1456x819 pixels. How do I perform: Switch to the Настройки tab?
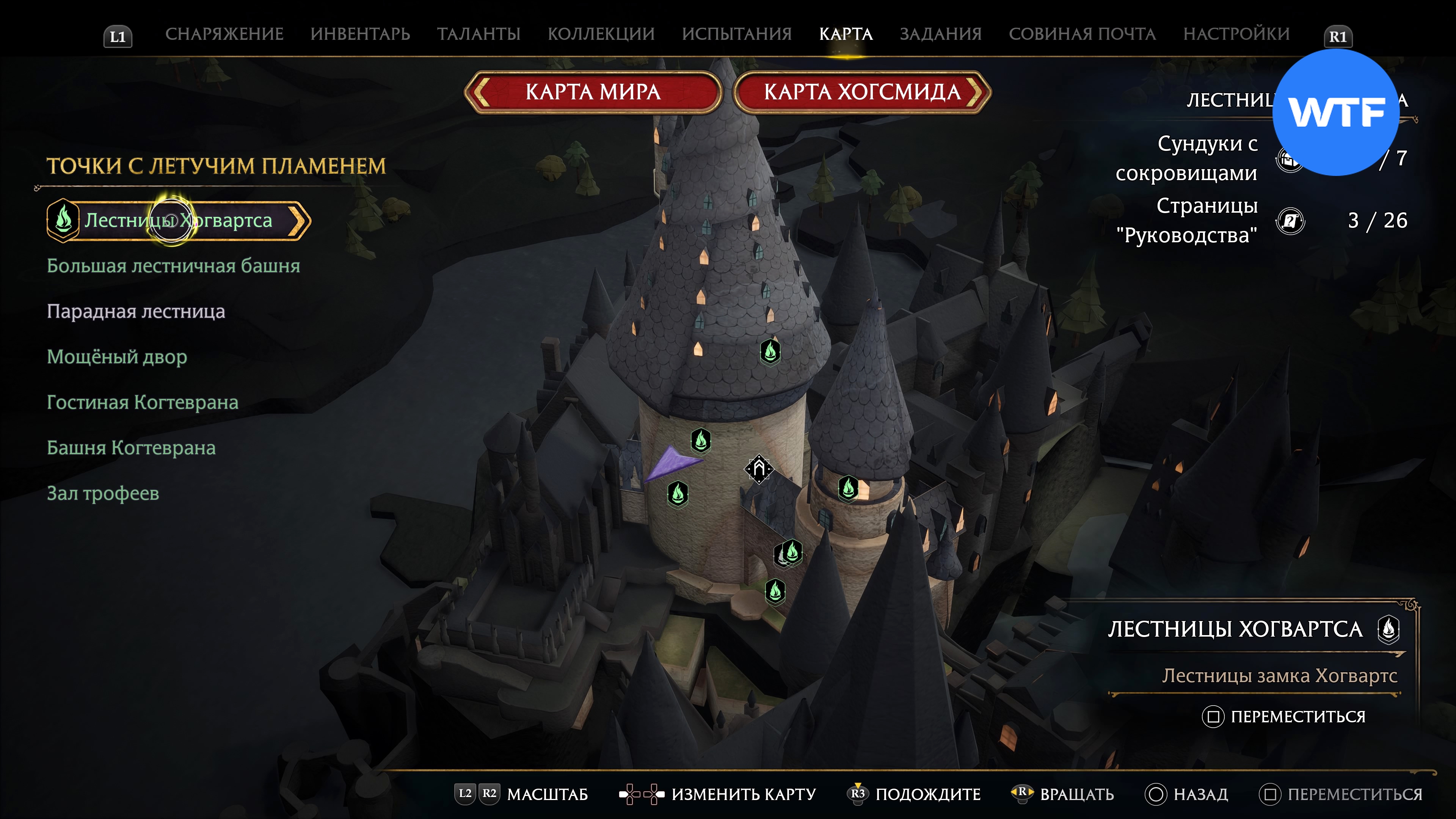click(x=1236, y=34)
